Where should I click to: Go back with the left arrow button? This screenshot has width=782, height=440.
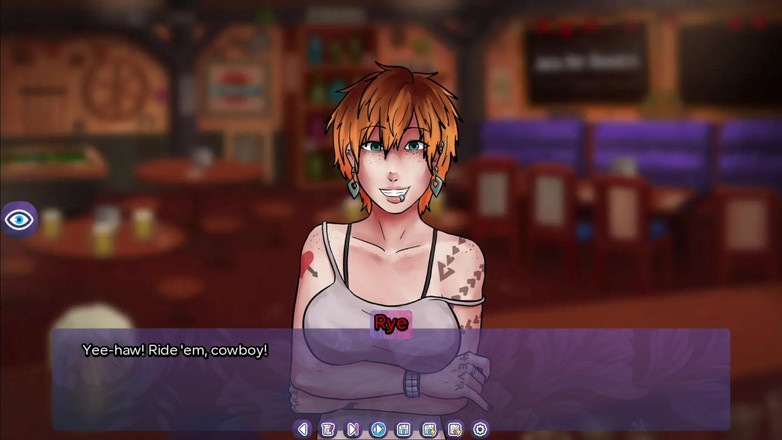click(303, 429)
